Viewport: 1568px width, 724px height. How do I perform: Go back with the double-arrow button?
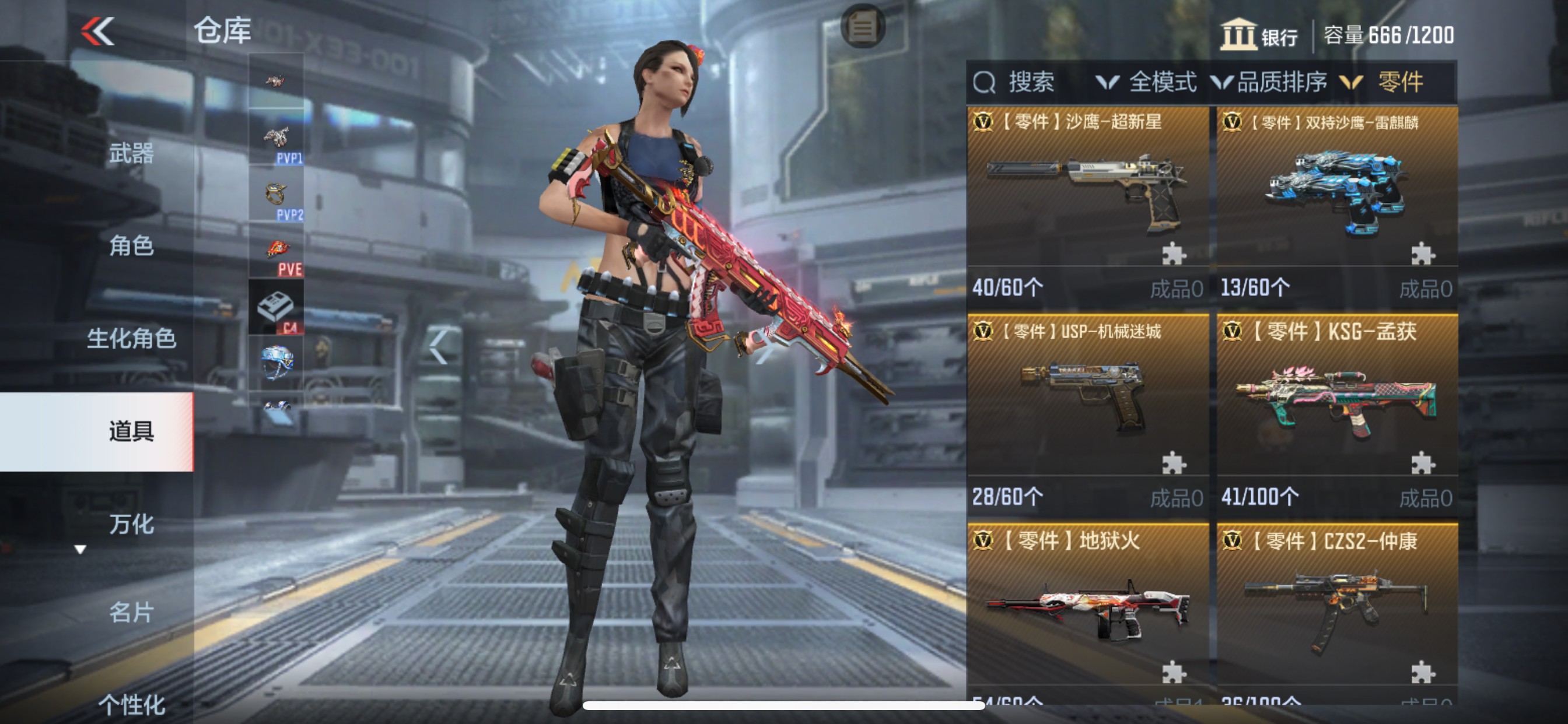(x=98, y=31)
